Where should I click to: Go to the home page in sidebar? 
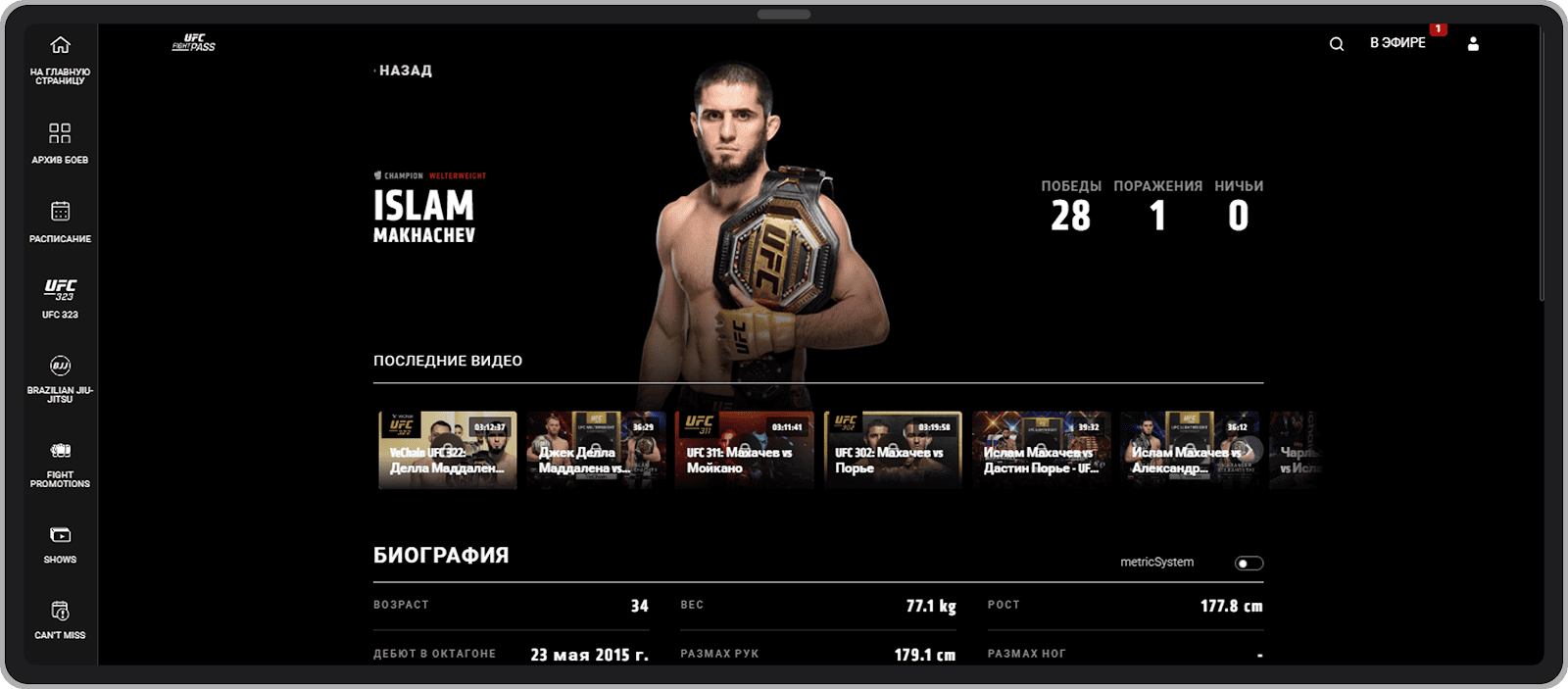pyautogui.click(x=60, y=58)
